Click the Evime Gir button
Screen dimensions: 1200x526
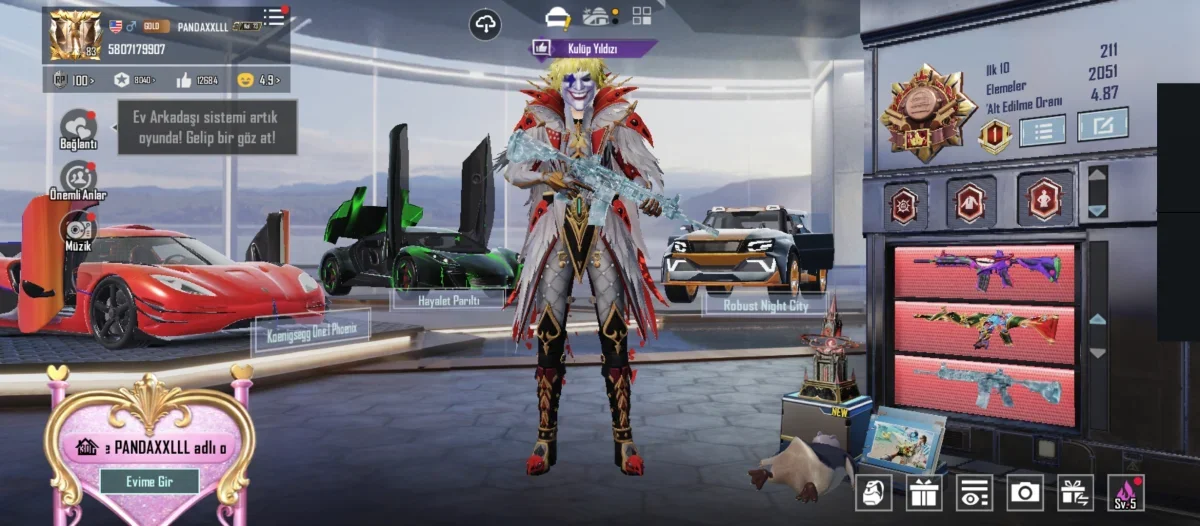(x=149, y=481)
